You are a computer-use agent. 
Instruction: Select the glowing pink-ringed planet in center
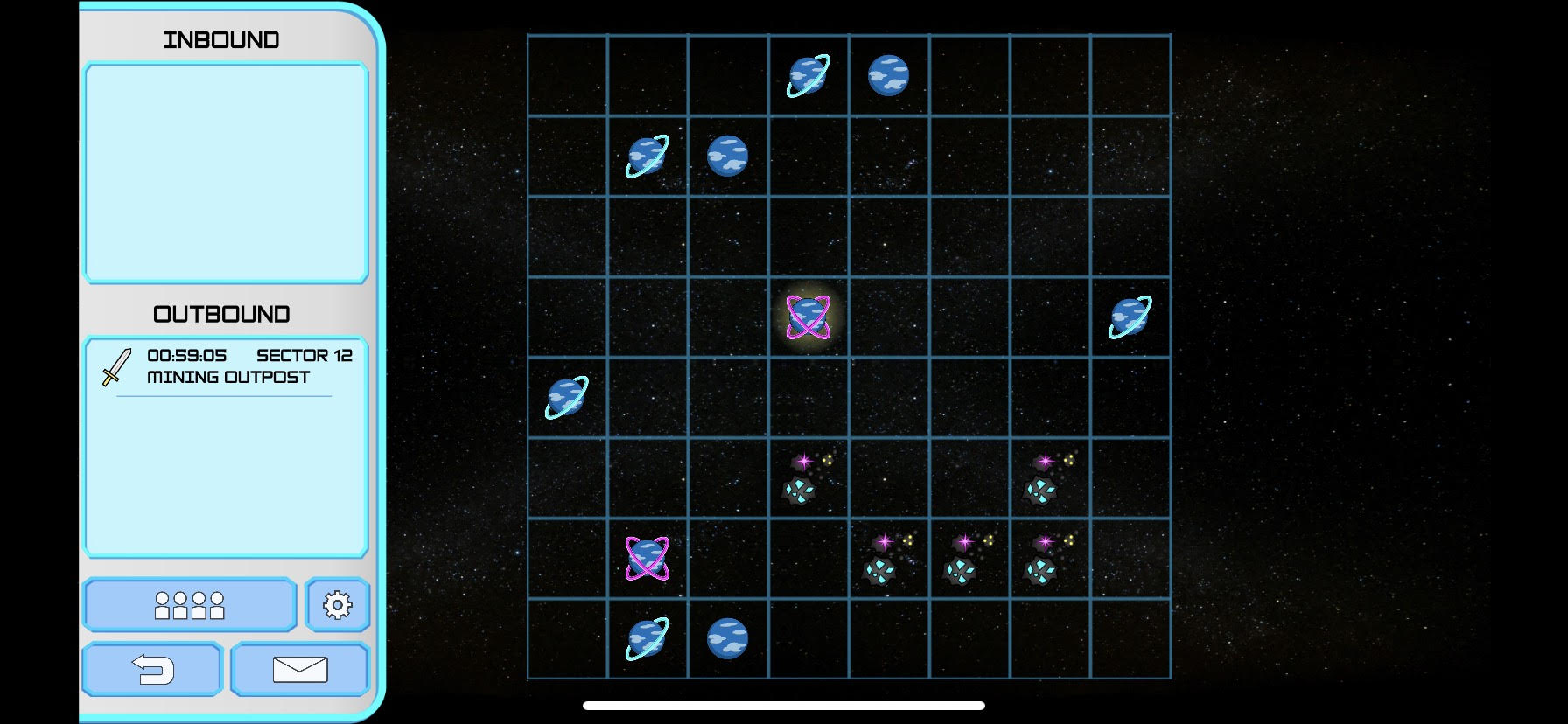click(808, 317)
